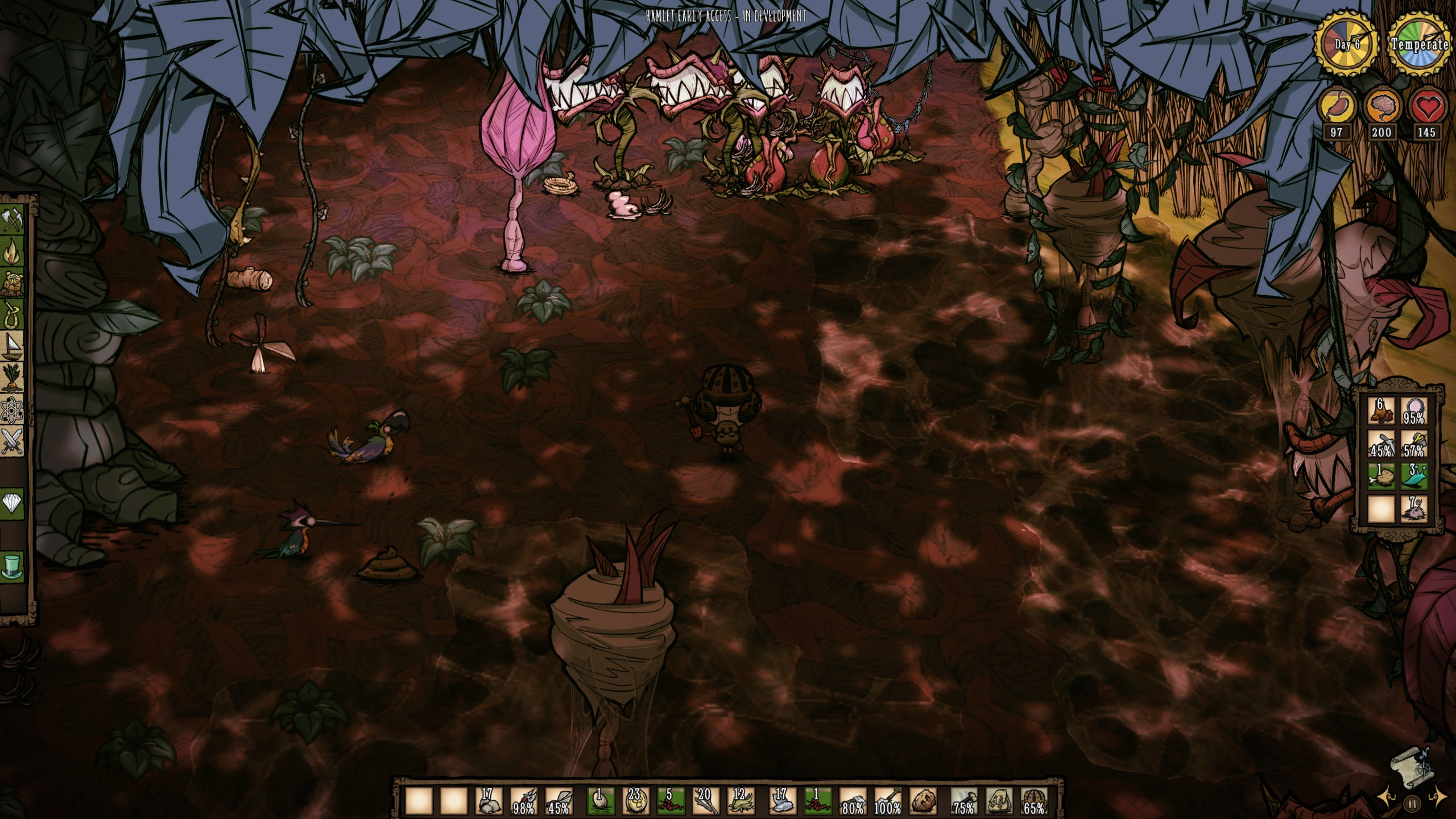Open the Tools crafting tab
Viewport: 1456px width, 819px height.
pyautogui.click(x=13, y=219)
